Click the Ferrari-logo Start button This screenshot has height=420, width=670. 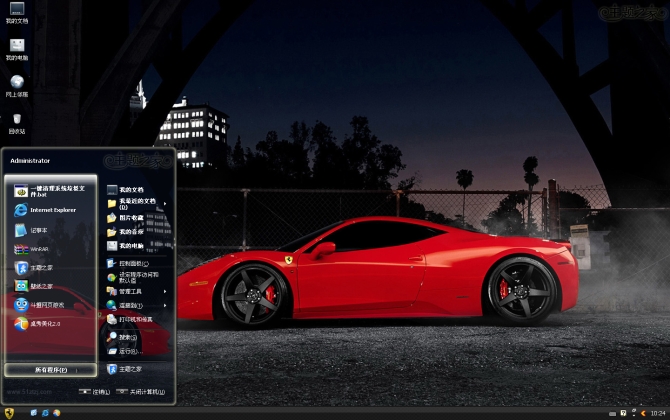[9, 412]
